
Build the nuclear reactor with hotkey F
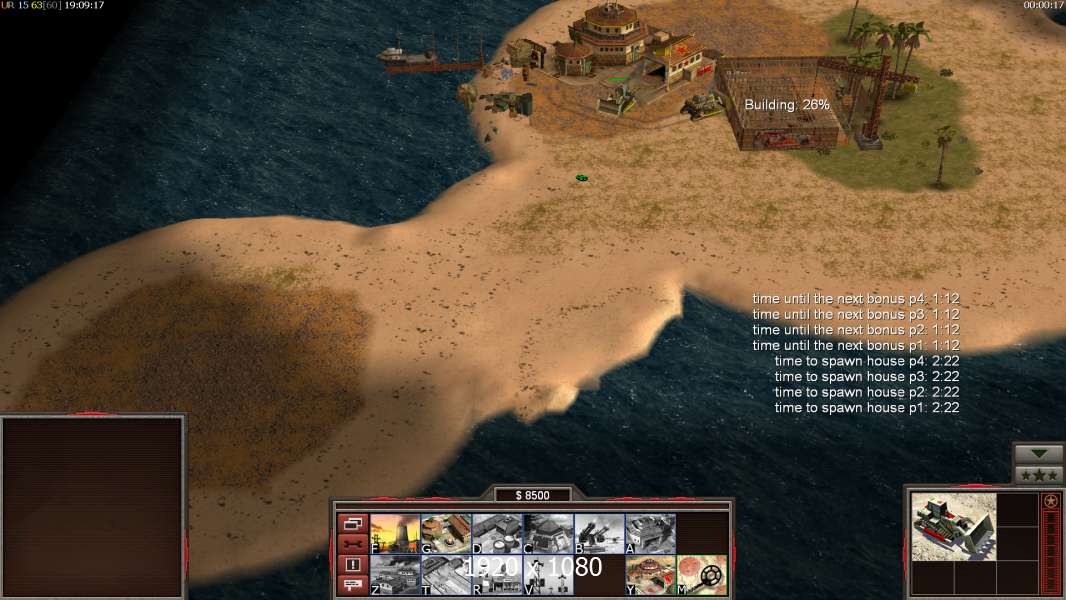pyautogui.click(x=395, y=534)
